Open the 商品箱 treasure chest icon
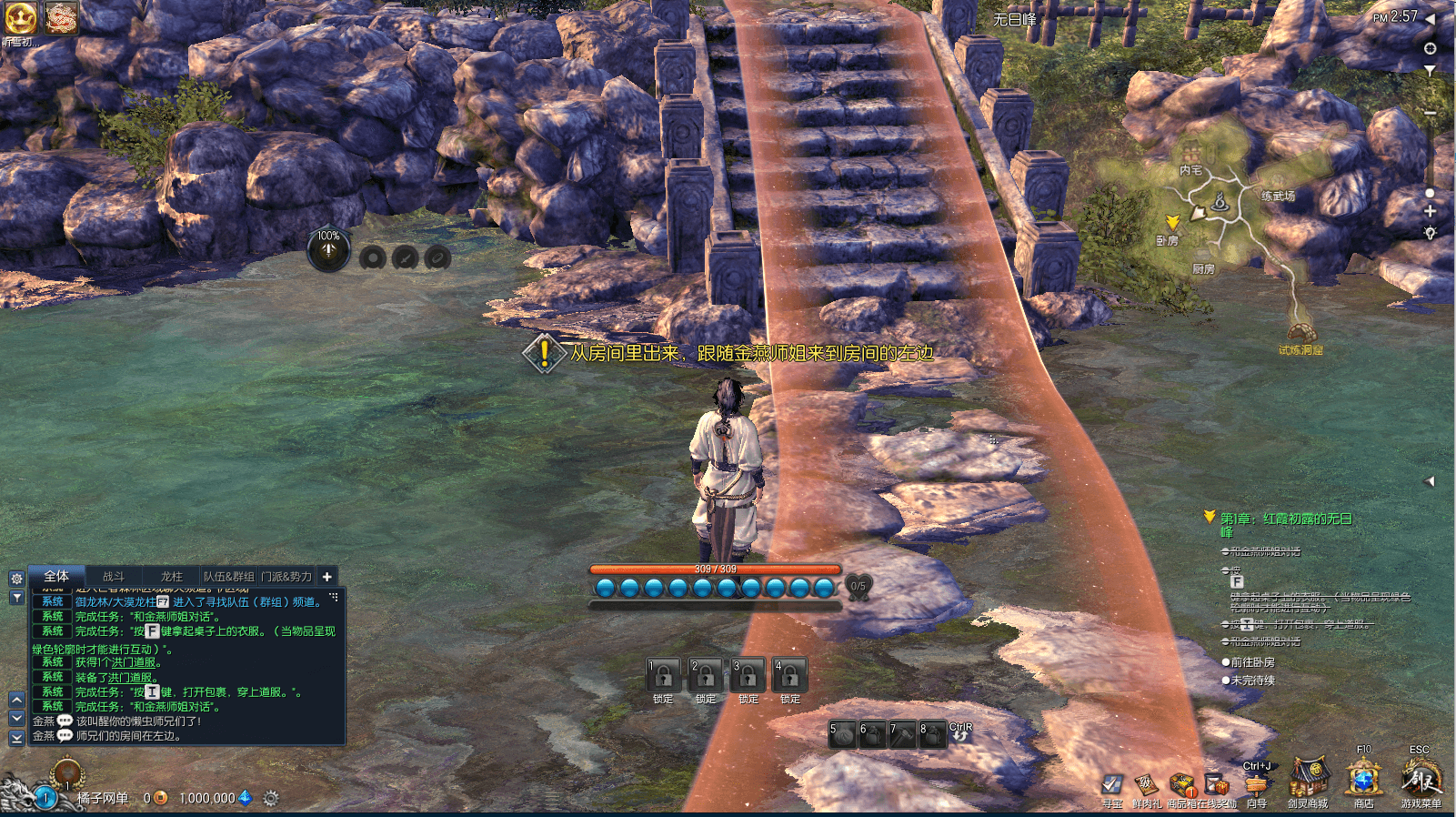Viewport: 1456px width, 817px height. pyautogui.click(x=1181, y=784)
